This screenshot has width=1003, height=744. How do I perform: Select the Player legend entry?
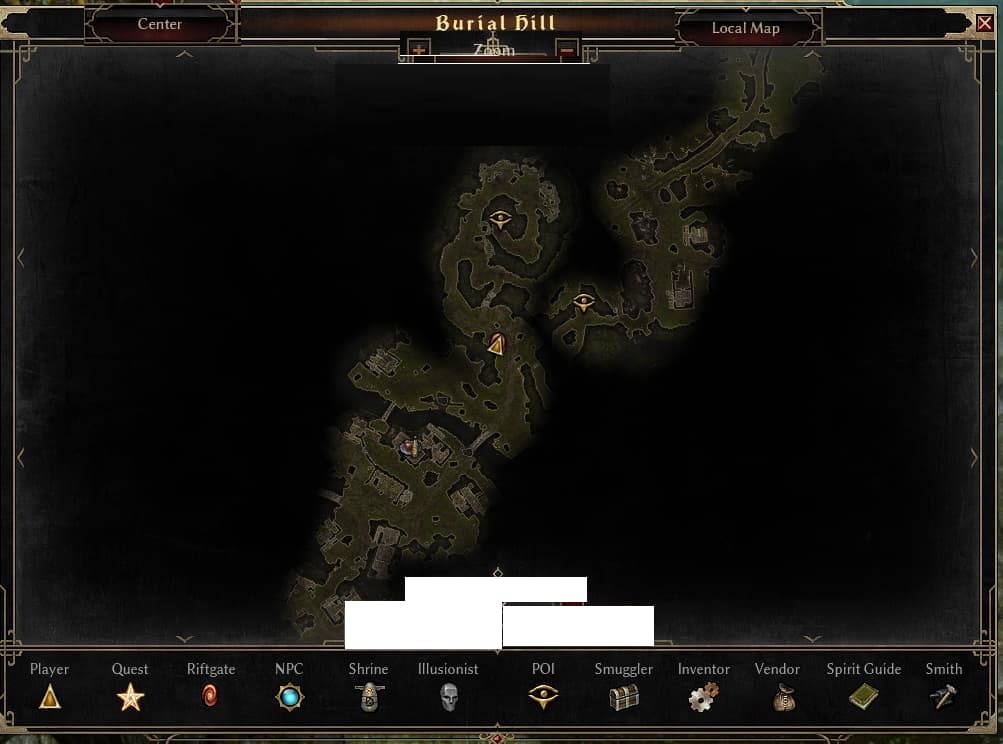pos(49,697)
